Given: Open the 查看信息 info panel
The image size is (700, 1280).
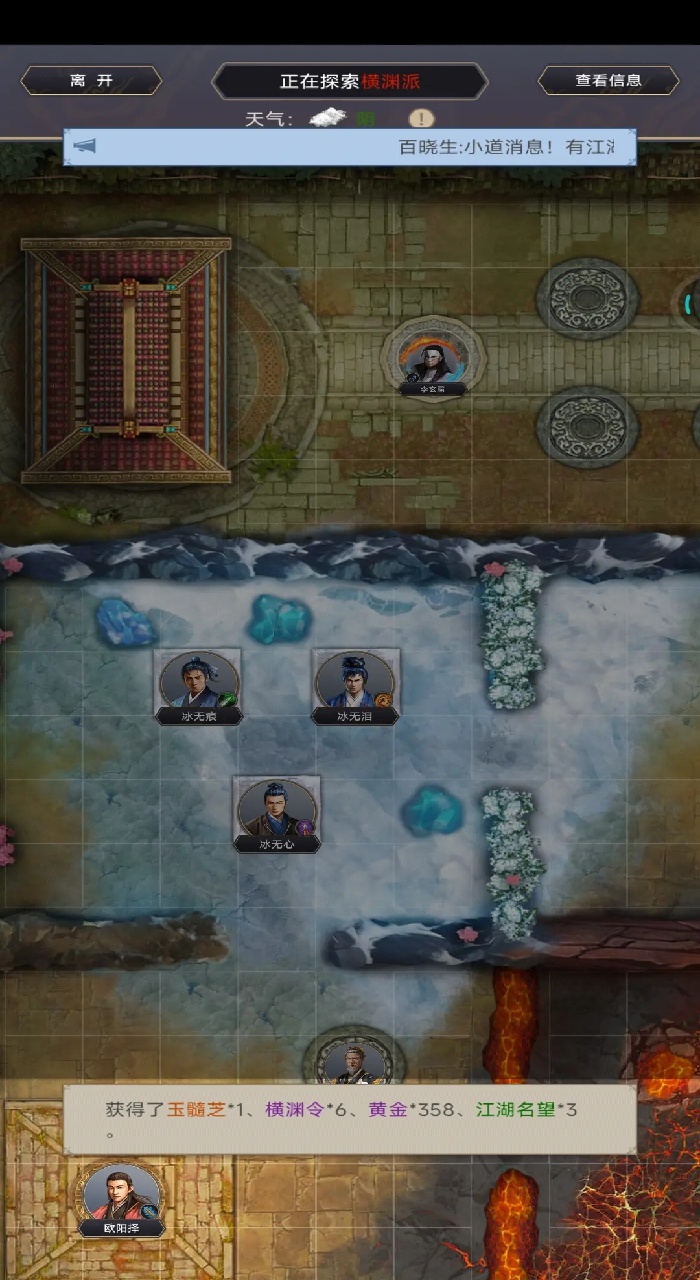Looking at the screenshot, I should tap(608, 81).
